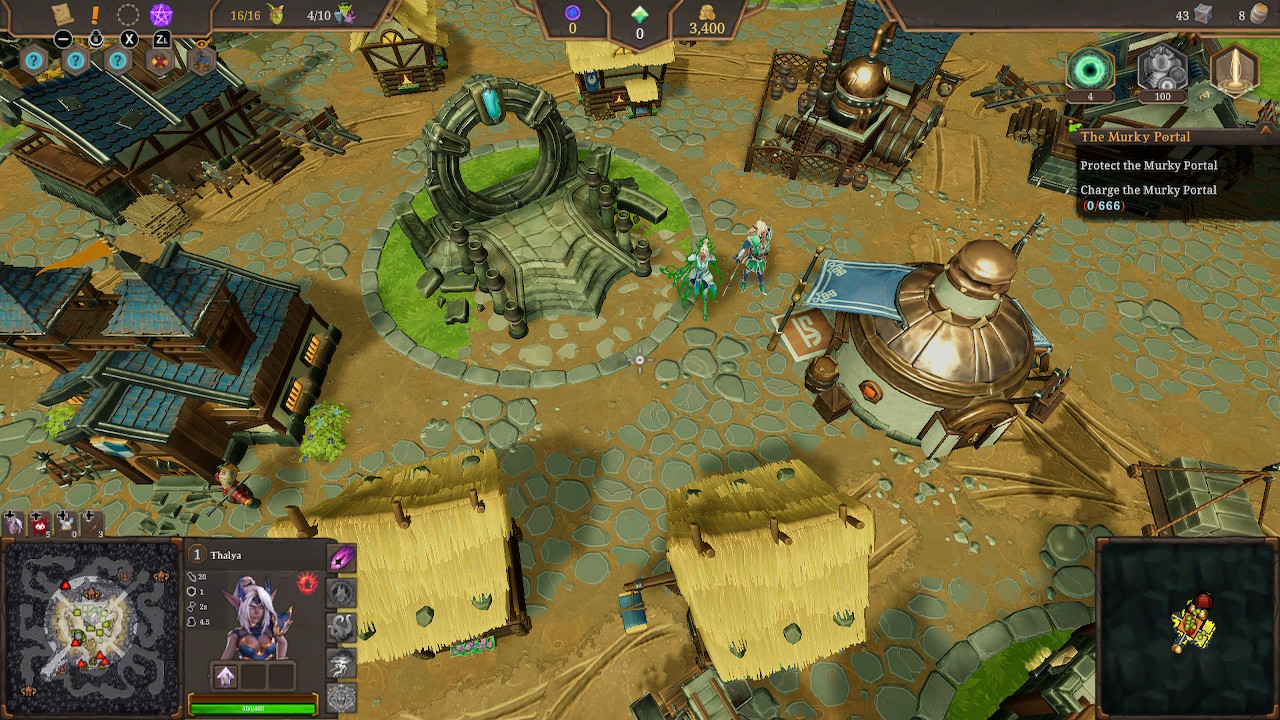The width and height of the screenshot is (1280, 720).
Task: Select the Thalya hero name header
Action: 226,555
